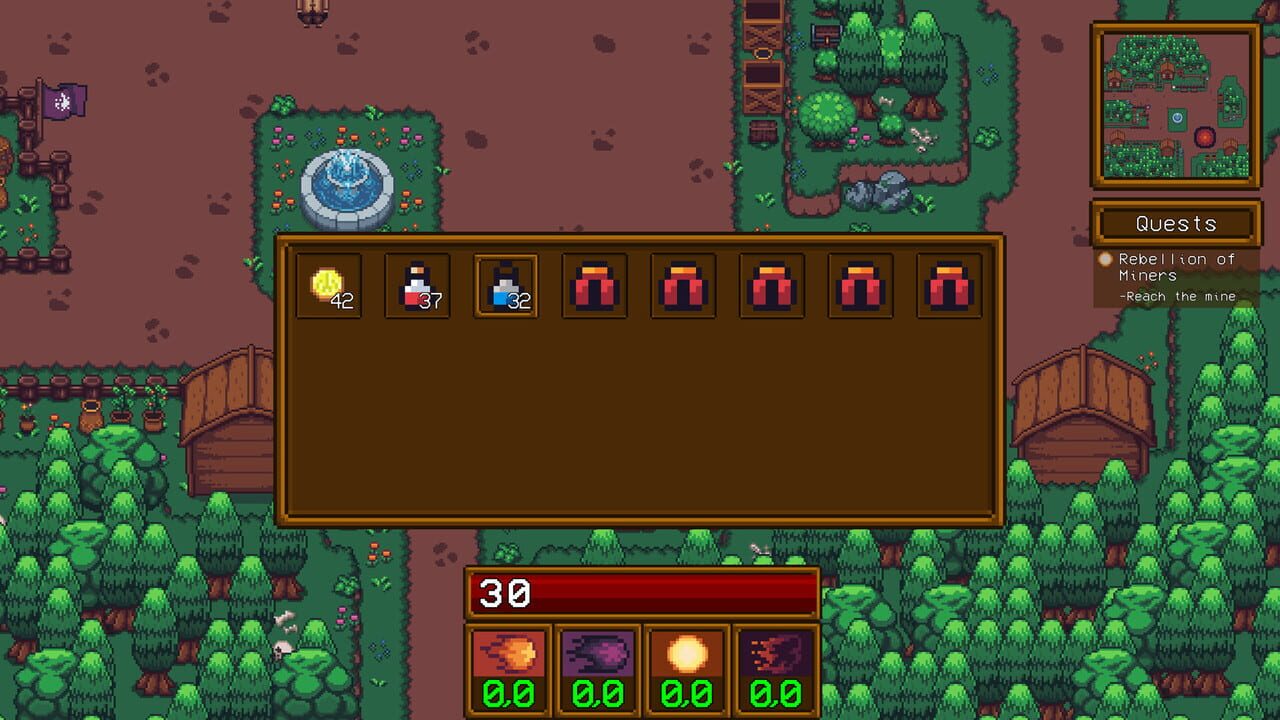Select the gold coins stack in the inventory
The width and height of the screenshot is (1280, 720).
pos(328,285)
